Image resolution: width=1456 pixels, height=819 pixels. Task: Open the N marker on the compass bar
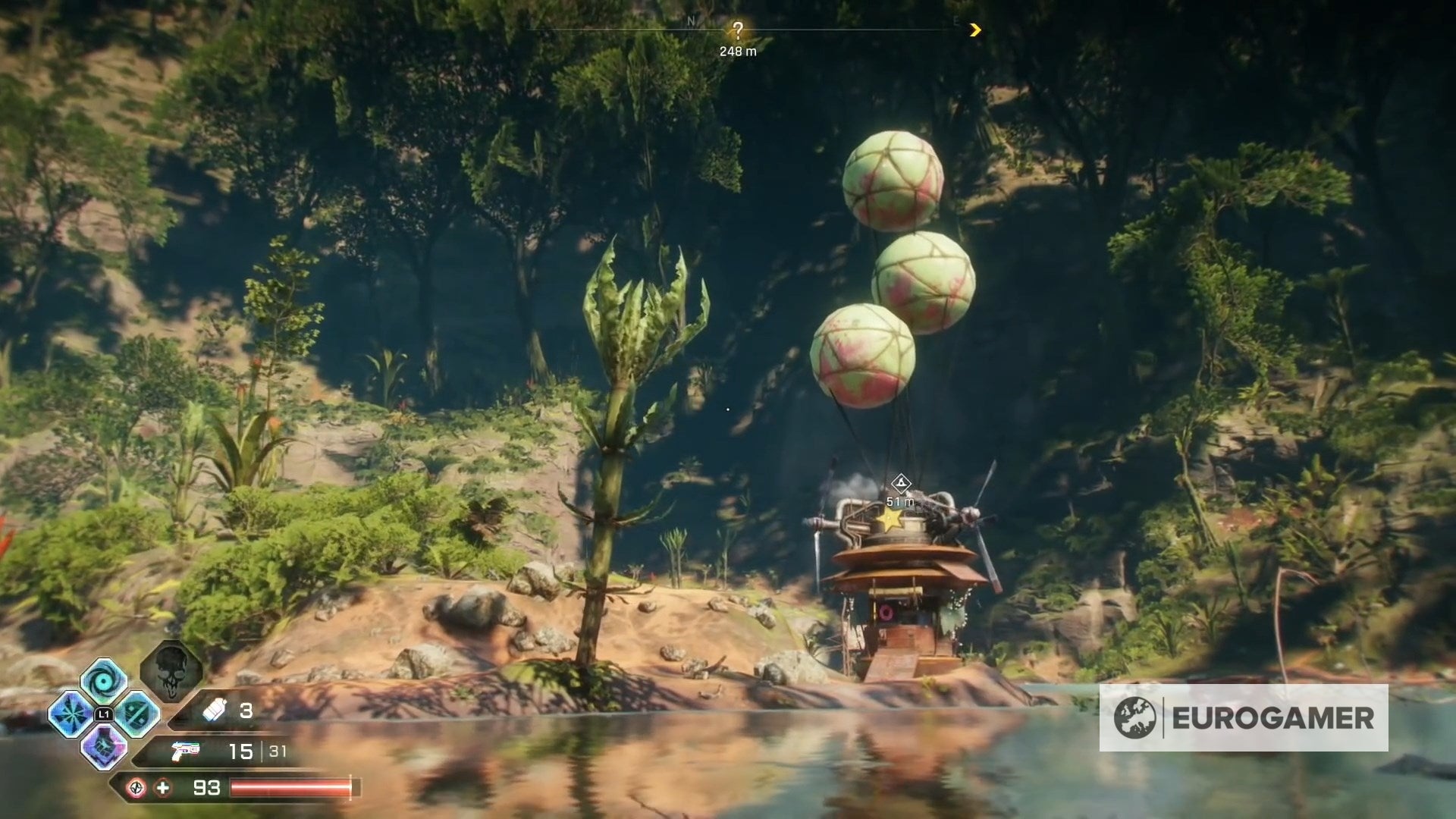click(691, 21)
